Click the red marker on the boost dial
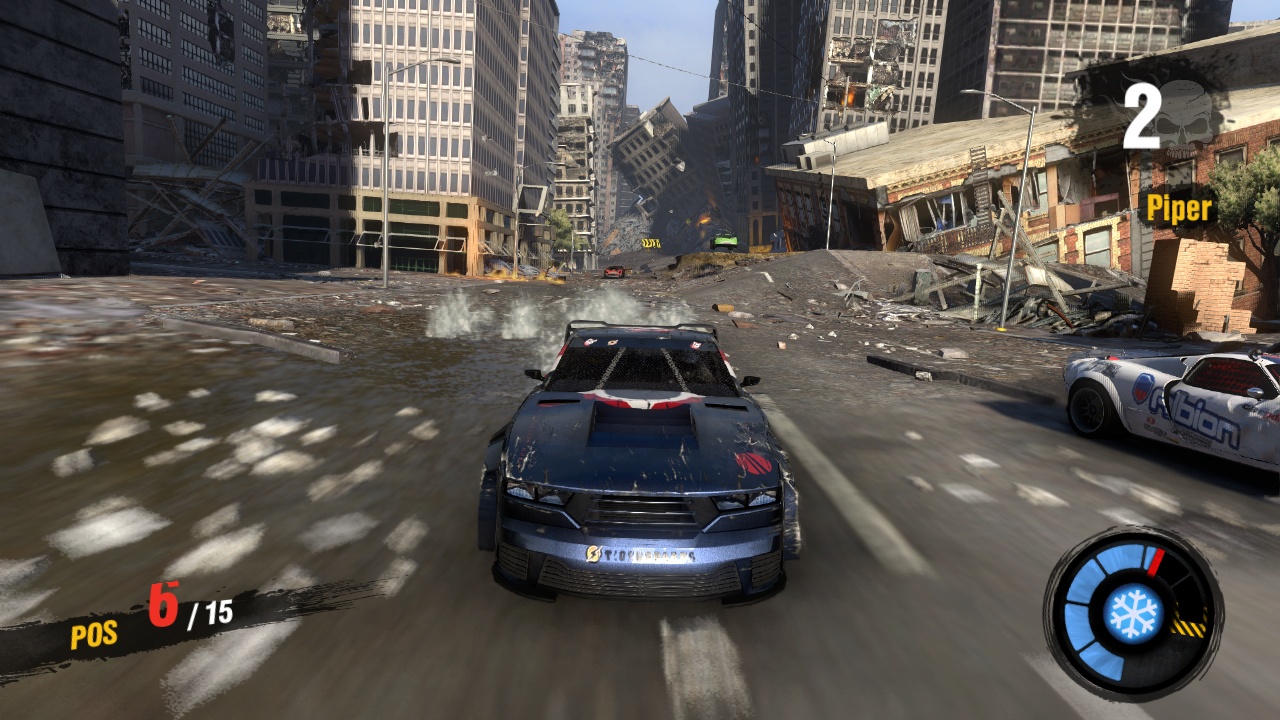Screen dimensions: 1280x720 1155,562
